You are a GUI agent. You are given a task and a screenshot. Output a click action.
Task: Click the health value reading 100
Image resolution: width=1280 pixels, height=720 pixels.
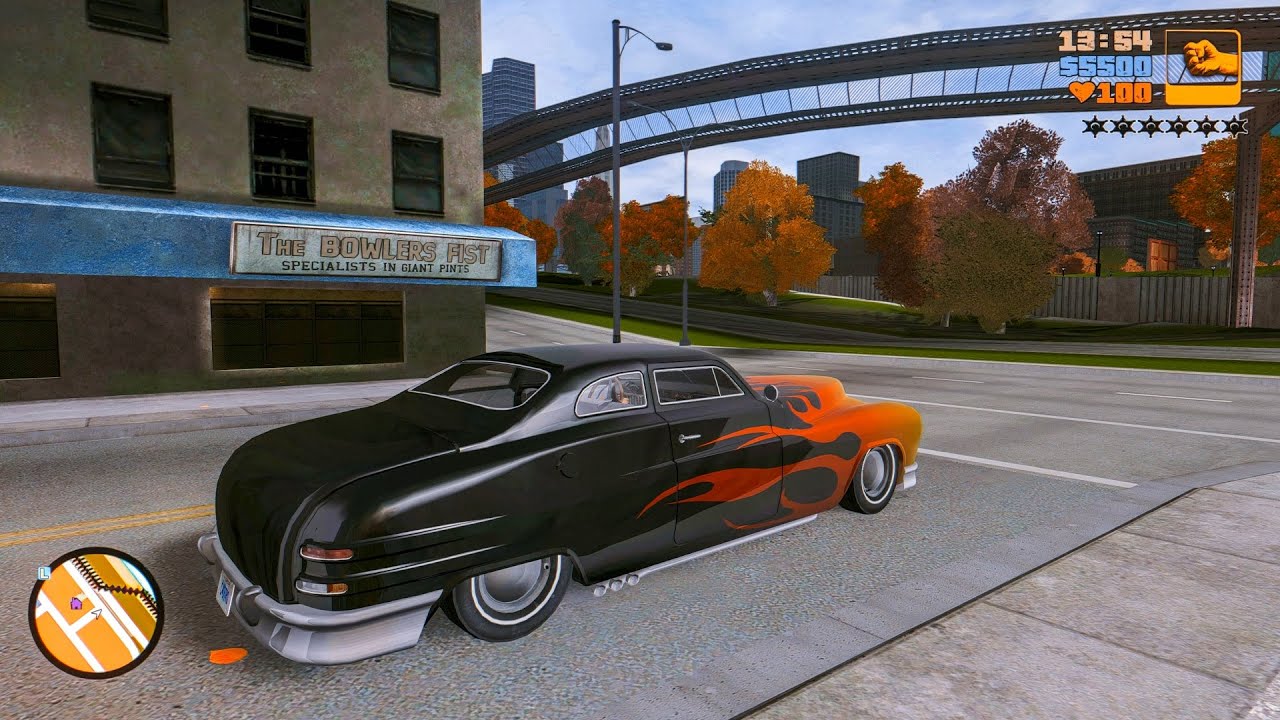[1123, 94]
